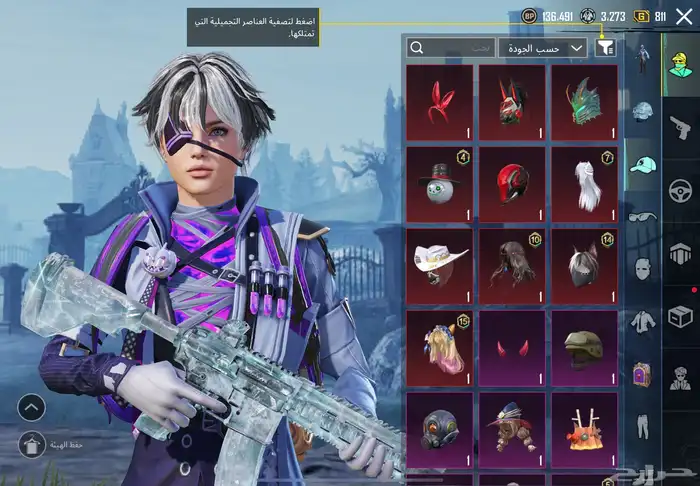The image size is (700, 486).
Task: Tap the filter owned cosmetics funnel button
Action: click(605, 47)
